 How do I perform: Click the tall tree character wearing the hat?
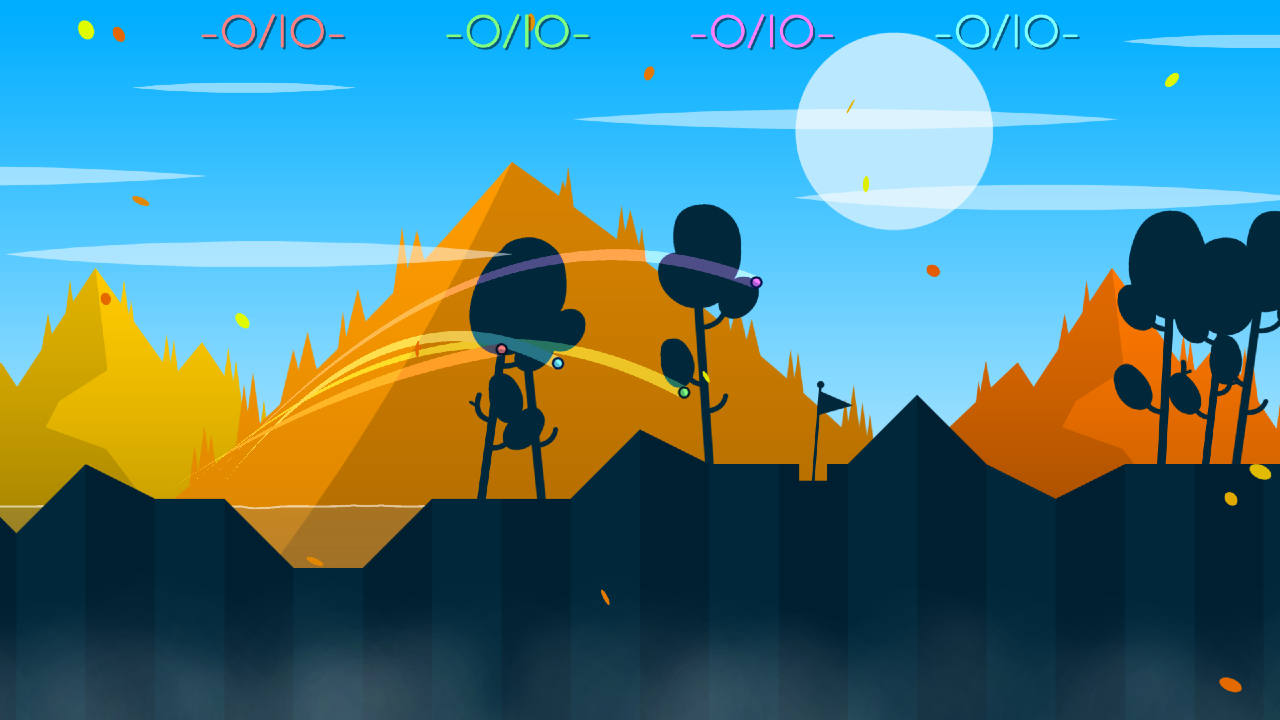coord(705,240)
